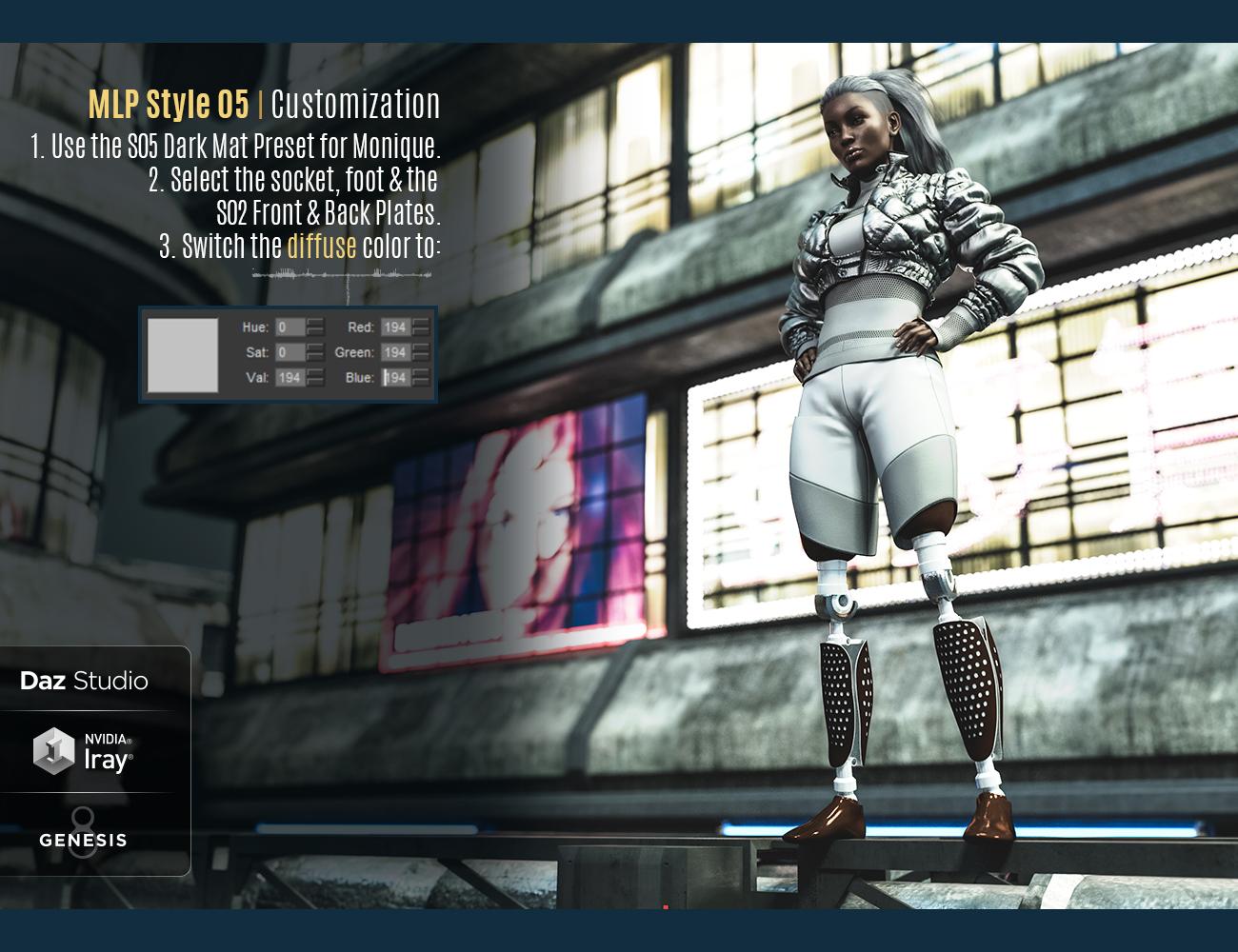
Task: Edit the Blue value field
Action: 395,378
